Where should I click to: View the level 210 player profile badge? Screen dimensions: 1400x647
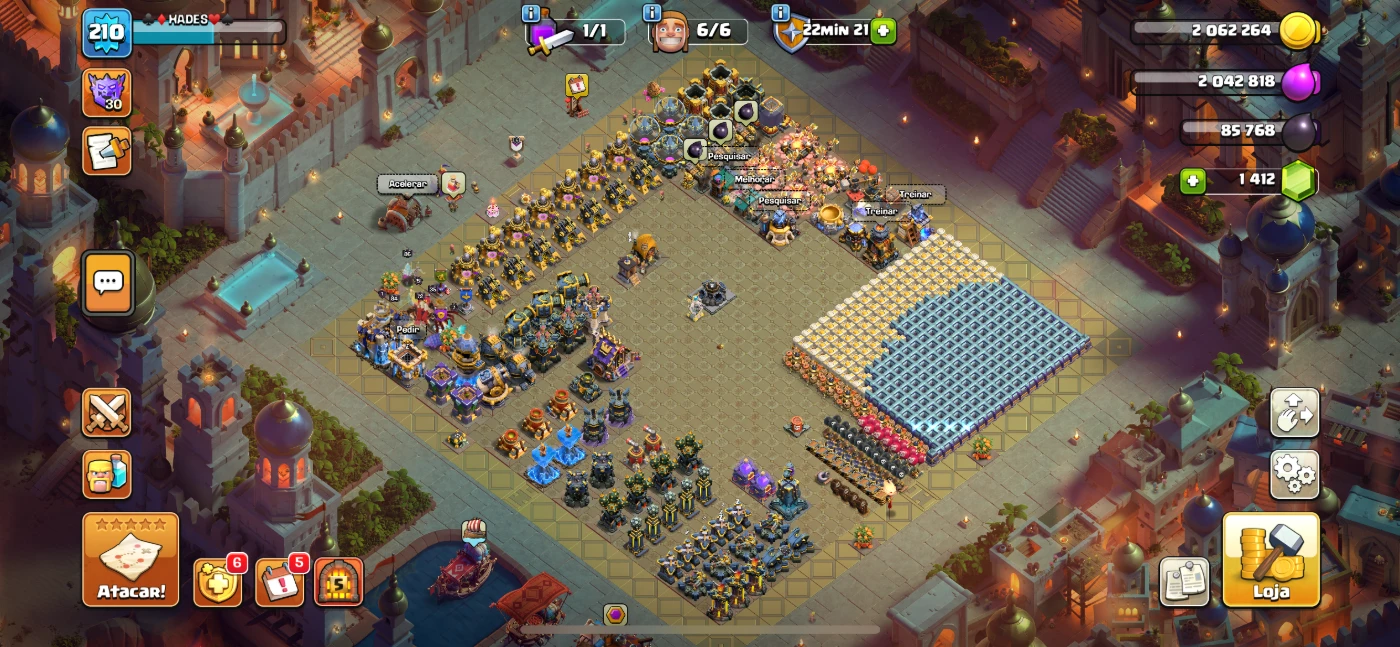[106, 32]
